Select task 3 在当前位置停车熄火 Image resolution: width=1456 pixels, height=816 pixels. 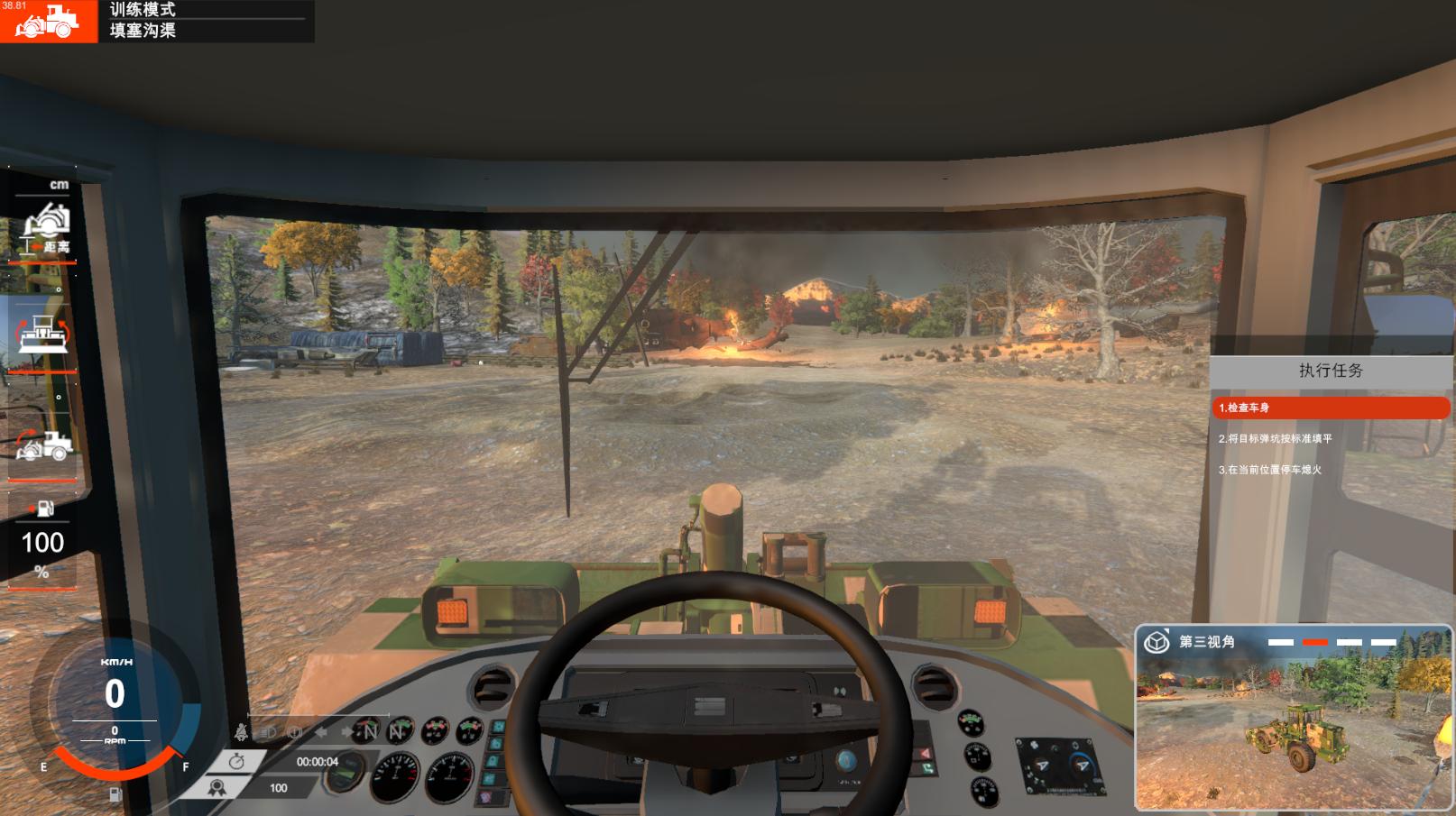pyautogui.click(x=1269, y=470)
